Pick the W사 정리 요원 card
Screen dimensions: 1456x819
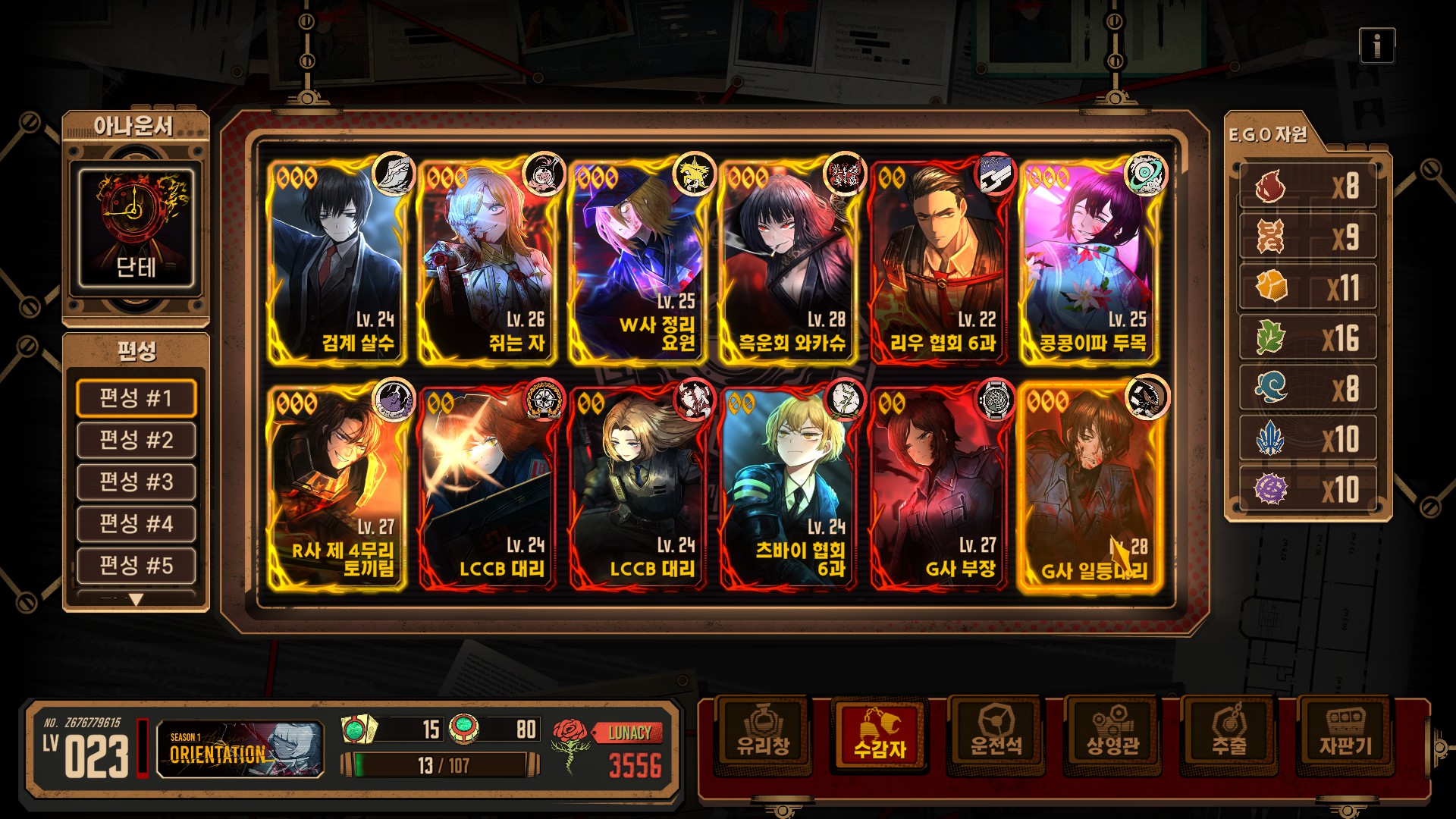pos(637,262)
